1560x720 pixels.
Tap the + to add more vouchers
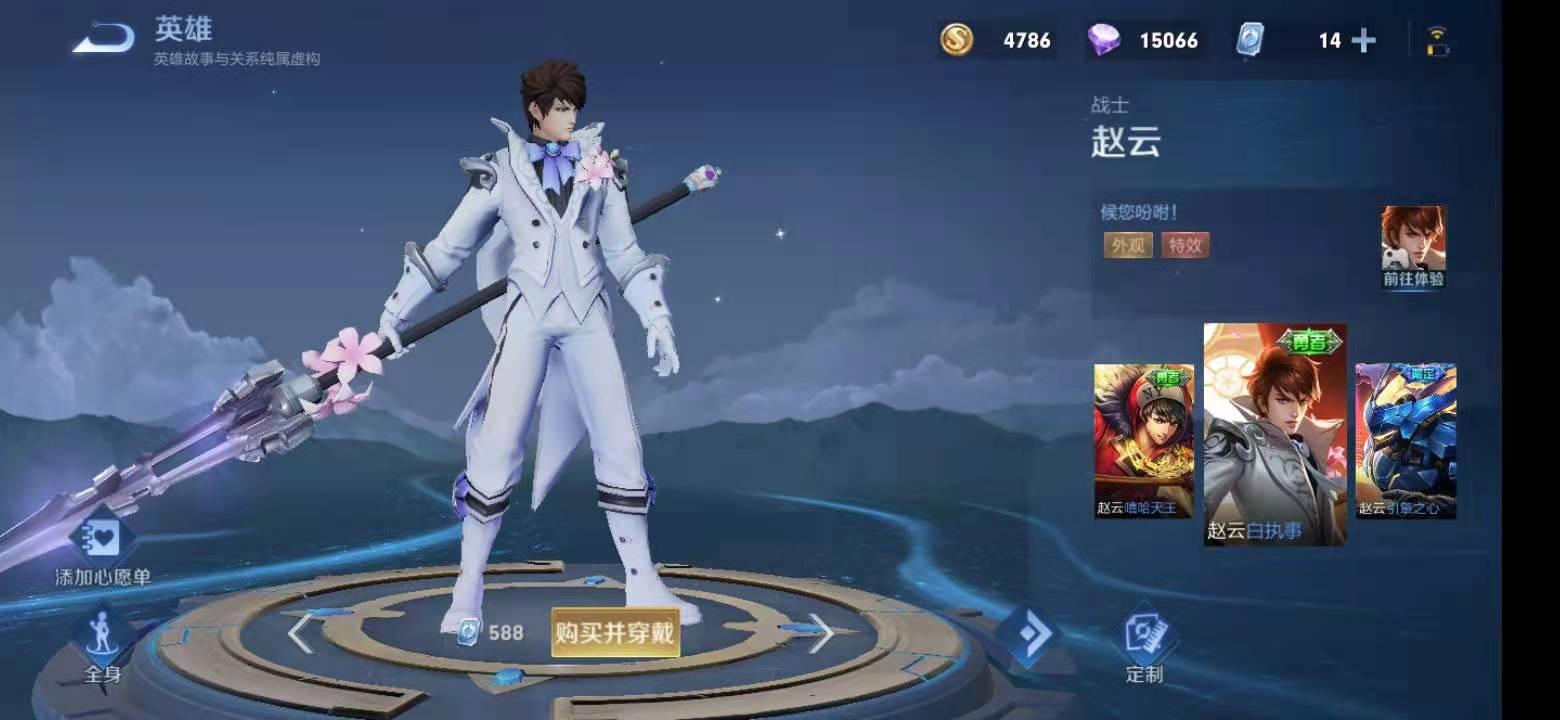(1363, 40)
